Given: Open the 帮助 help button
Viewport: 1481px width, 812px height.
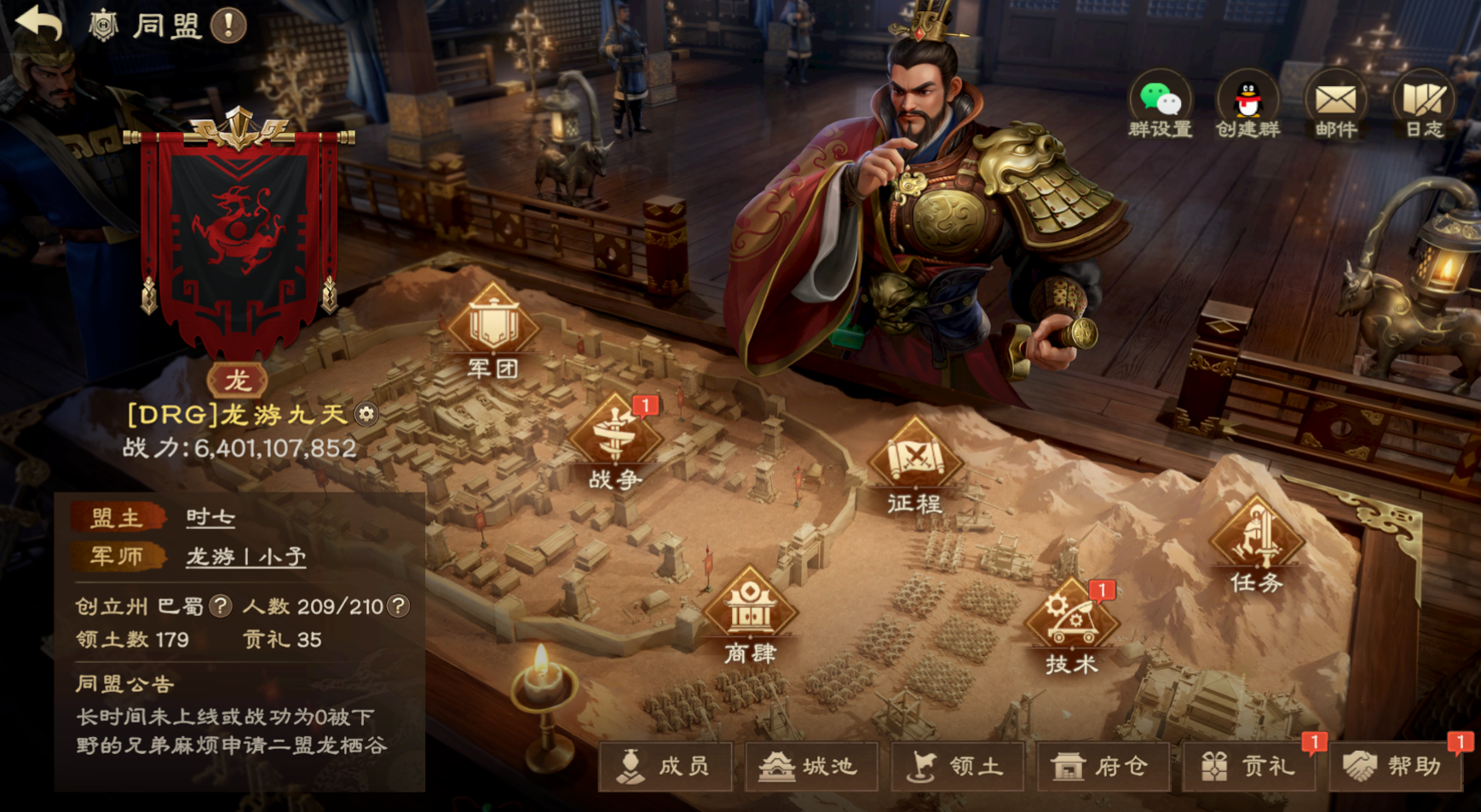Looking at the screenshot, I should click(x=1395, y=767).
